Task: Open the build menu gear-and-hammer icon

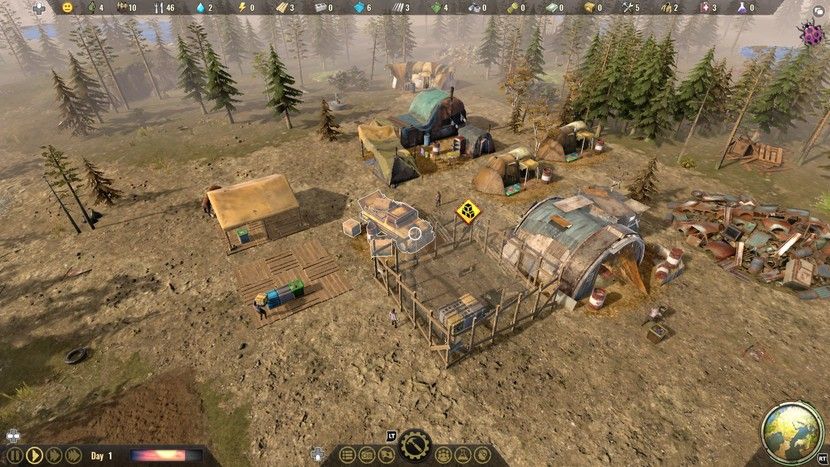Action: 415,444
